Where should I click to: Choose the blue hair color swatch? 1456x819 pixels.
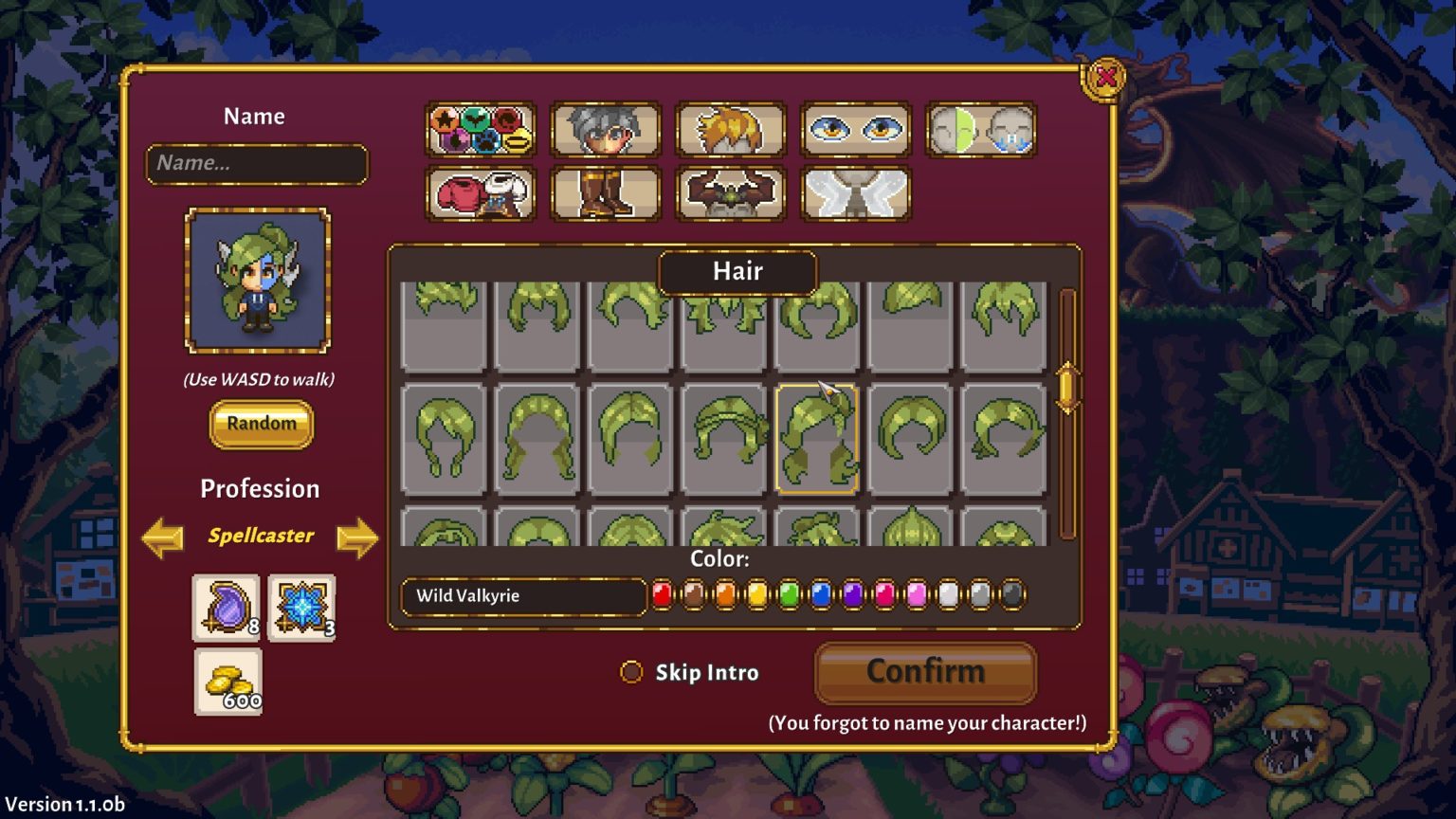click(x=821, y=595)
